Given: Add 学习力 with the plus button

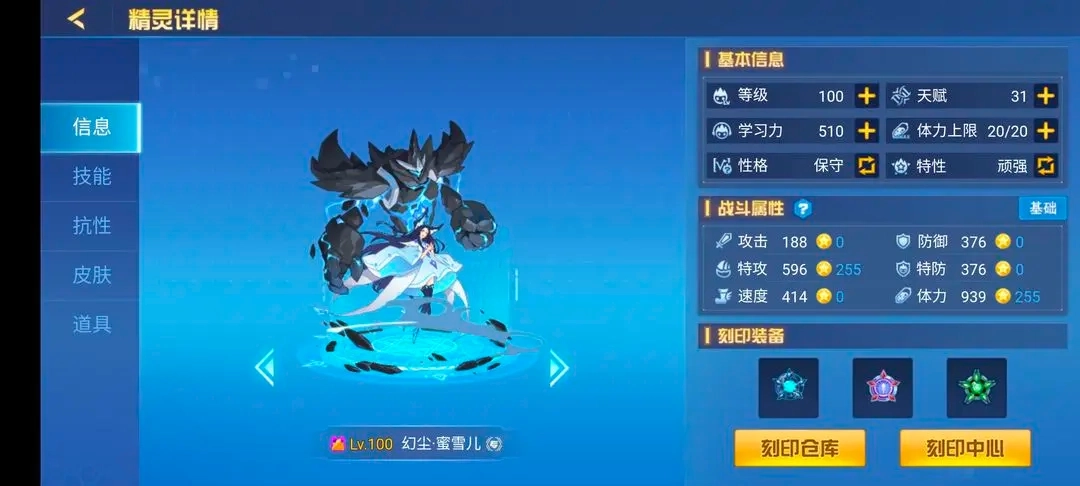Looking at the screenshot, I should pos(866,131).
